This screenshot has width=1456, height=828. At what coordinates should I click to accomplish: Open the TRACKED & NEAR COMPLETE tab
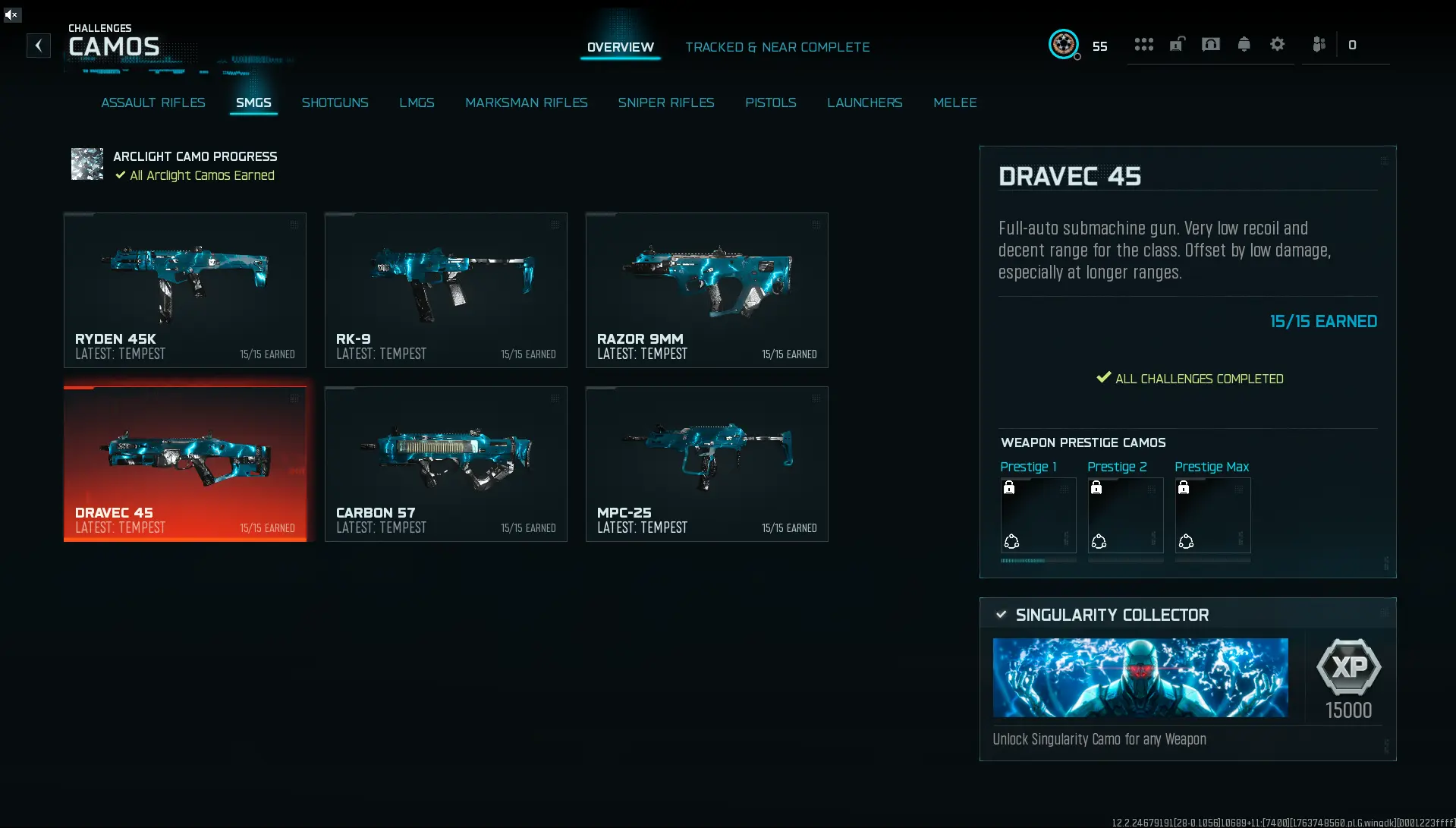[x=778, y=46]
